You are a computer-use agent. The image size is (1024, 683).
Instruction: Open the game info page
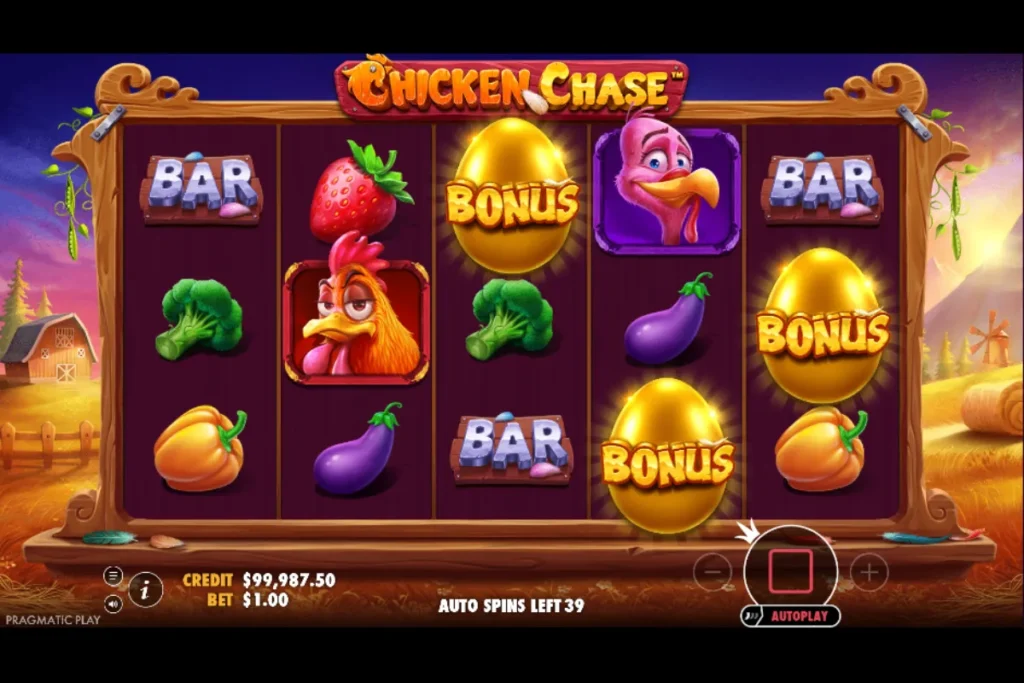[146, 589]
